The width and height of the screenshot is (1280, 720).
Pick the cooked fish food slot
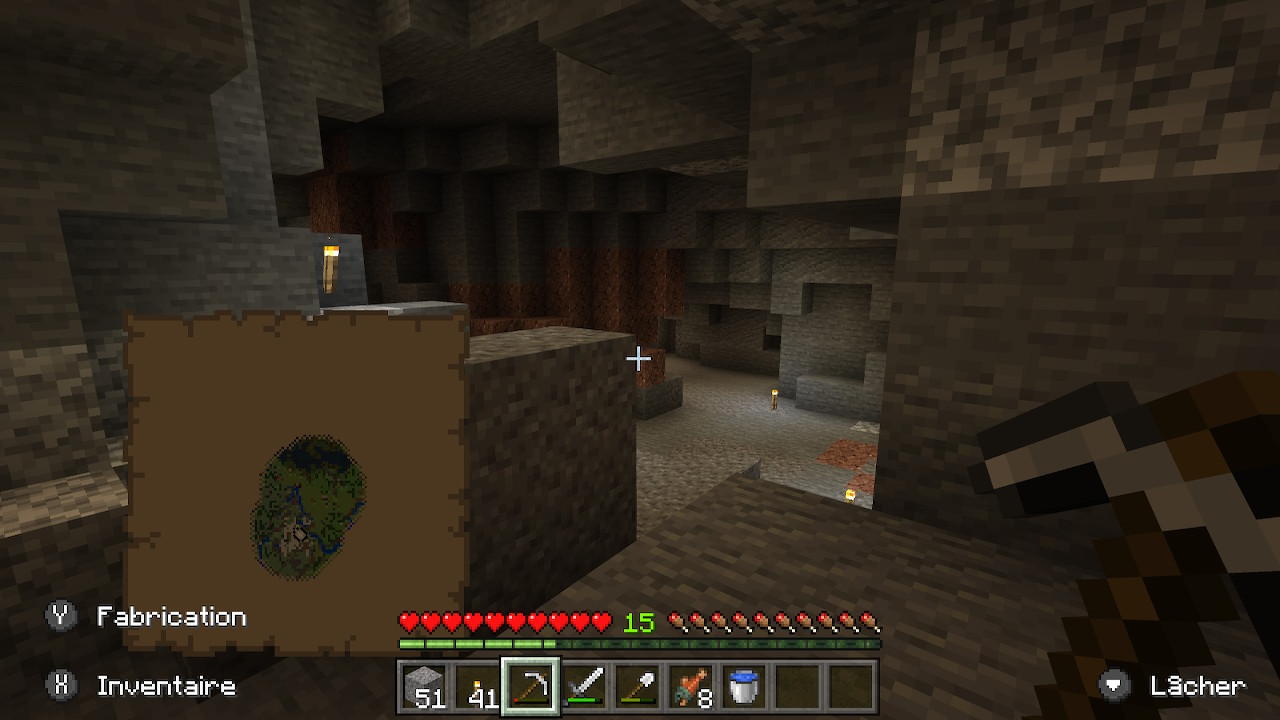click(692, 687)
